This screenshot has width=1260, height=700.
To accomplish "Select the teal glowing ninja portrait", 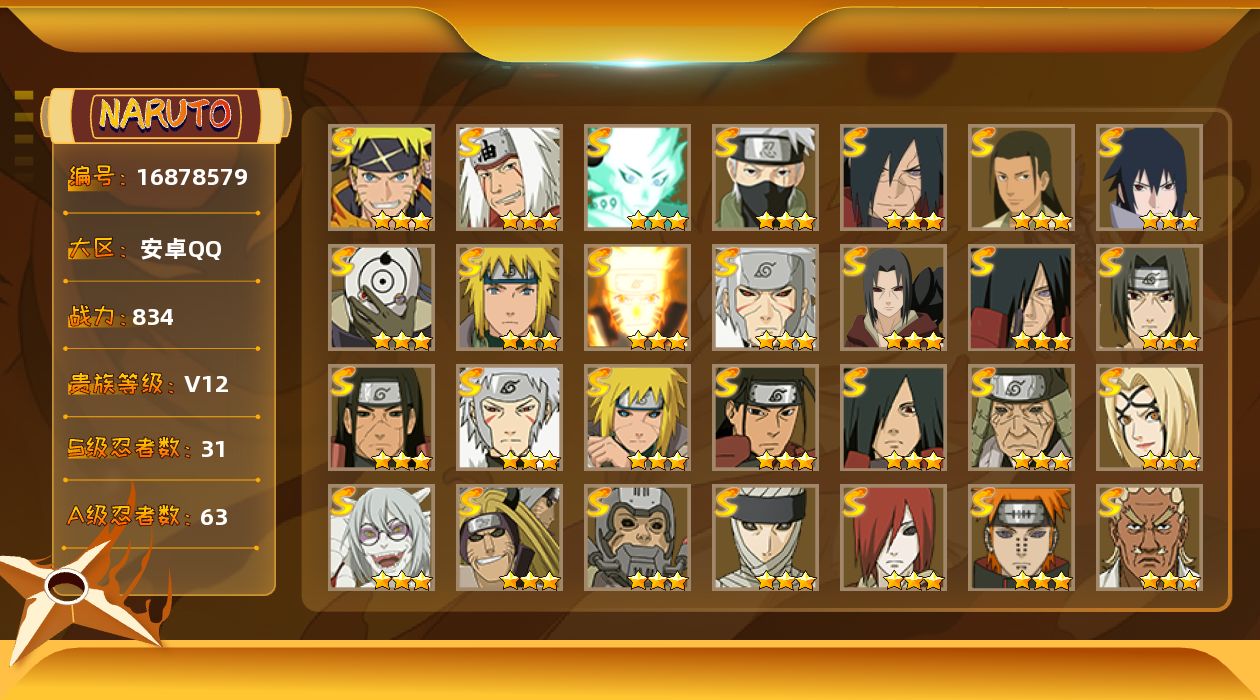I will [638, 178].
